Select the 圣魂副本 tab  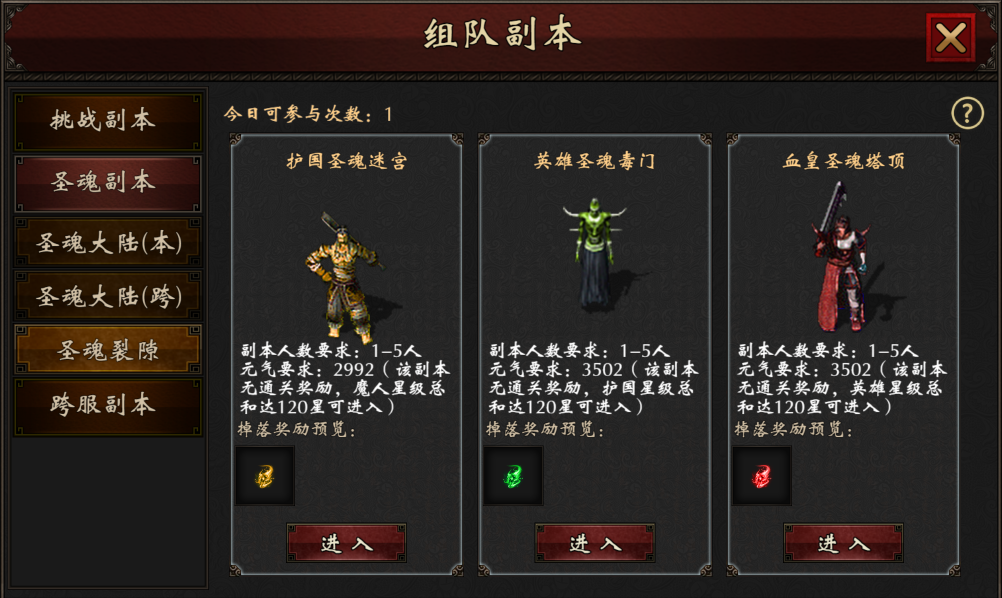click(106, 183)
